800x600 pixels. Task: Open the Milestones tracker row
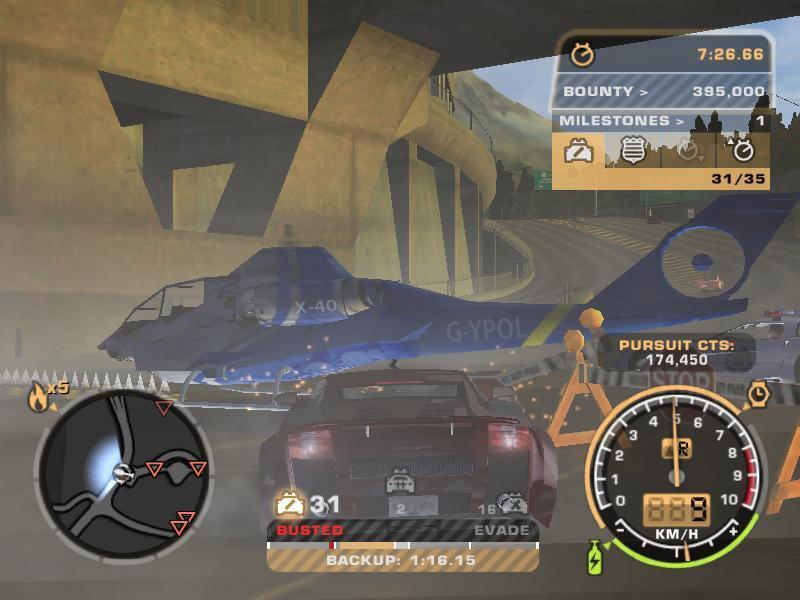click(x=660, y=121)
